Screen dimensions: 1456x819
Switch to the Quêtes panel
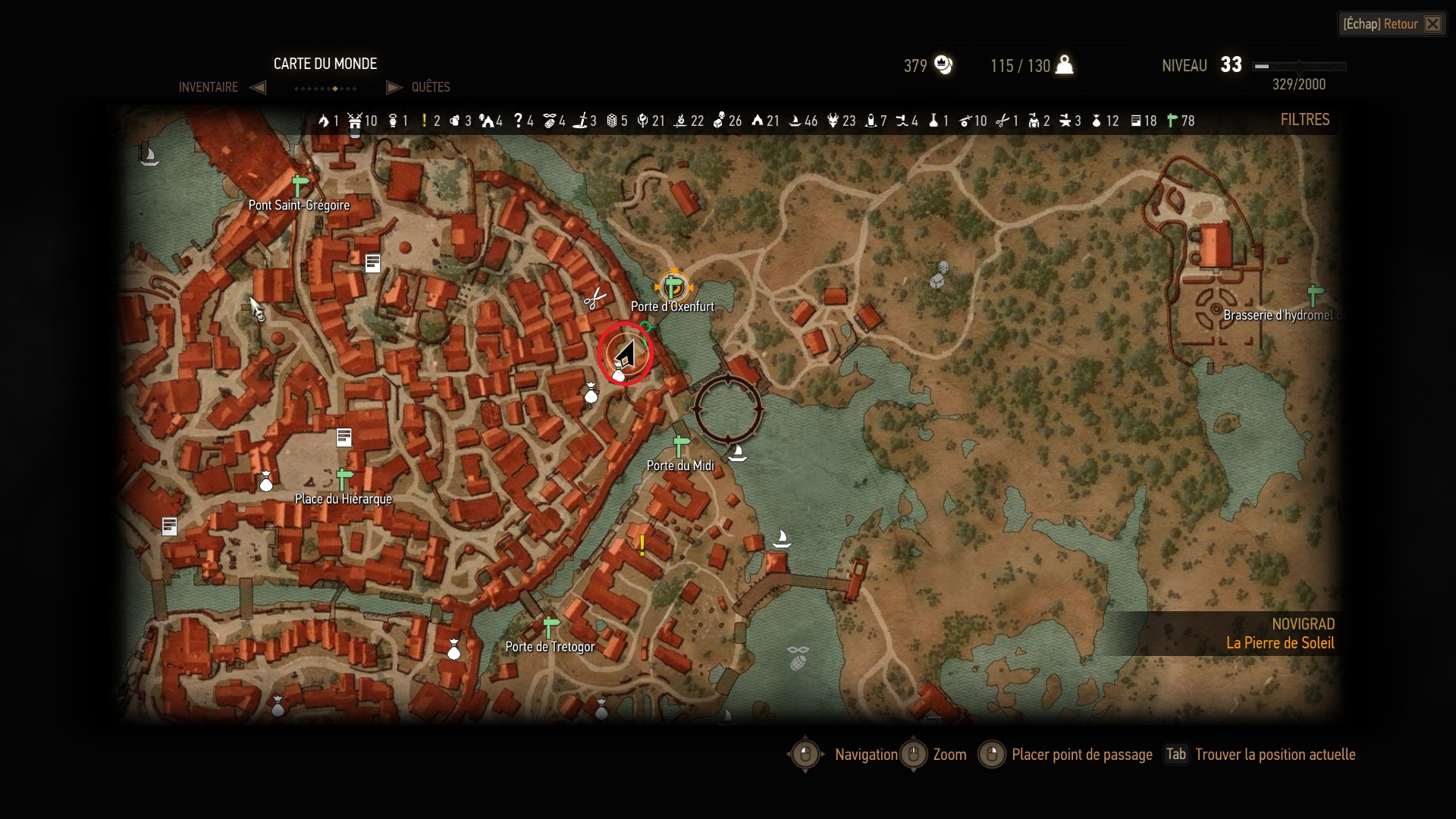point(430,87)
